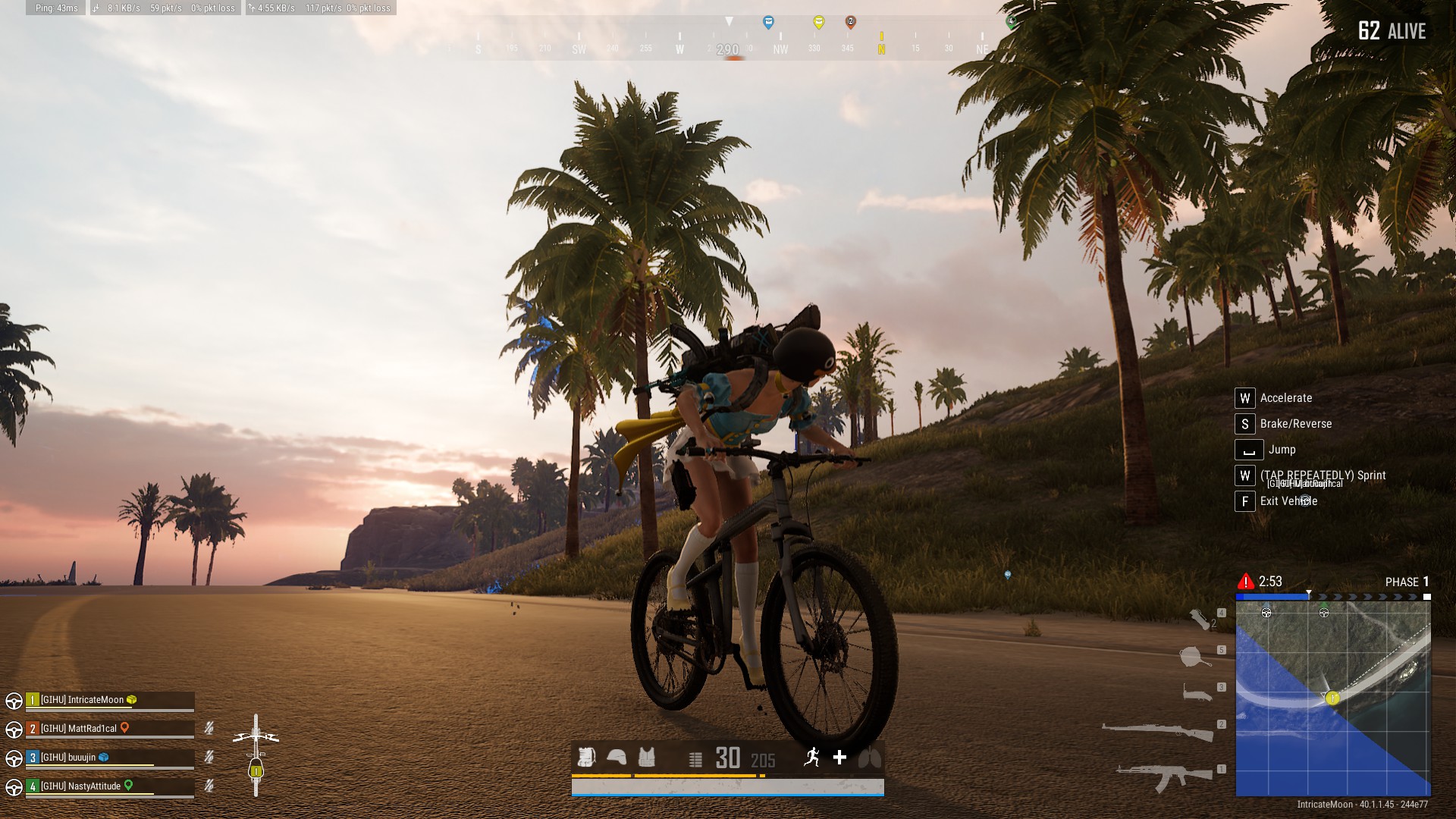1456x819 pixels.
Task: Select teammate buuujin in the squad list
Action: pos(68,758)
